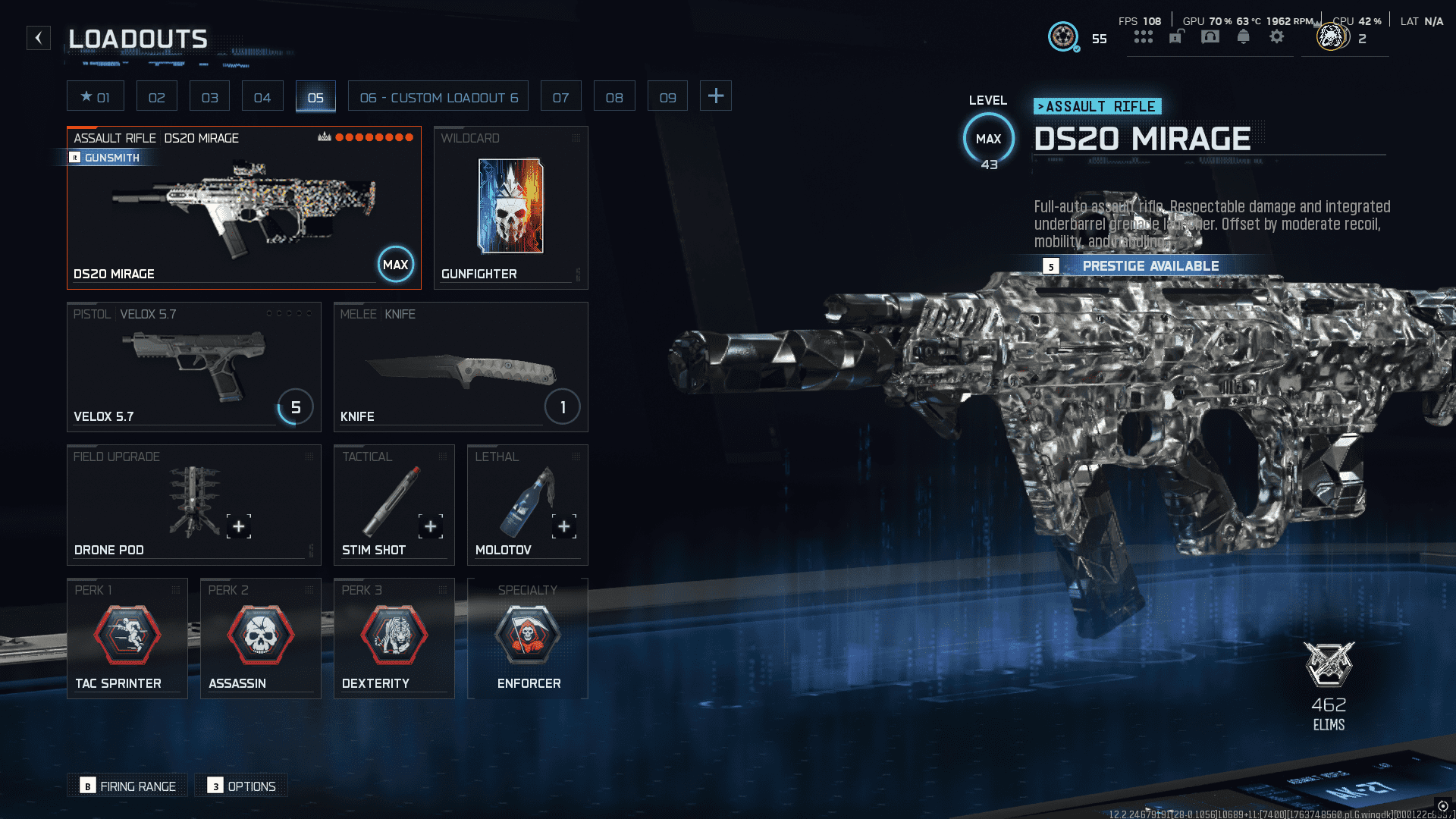The image size is (1456, 819).
Task: Select loadout tab 03
Action: pos(209,97)
